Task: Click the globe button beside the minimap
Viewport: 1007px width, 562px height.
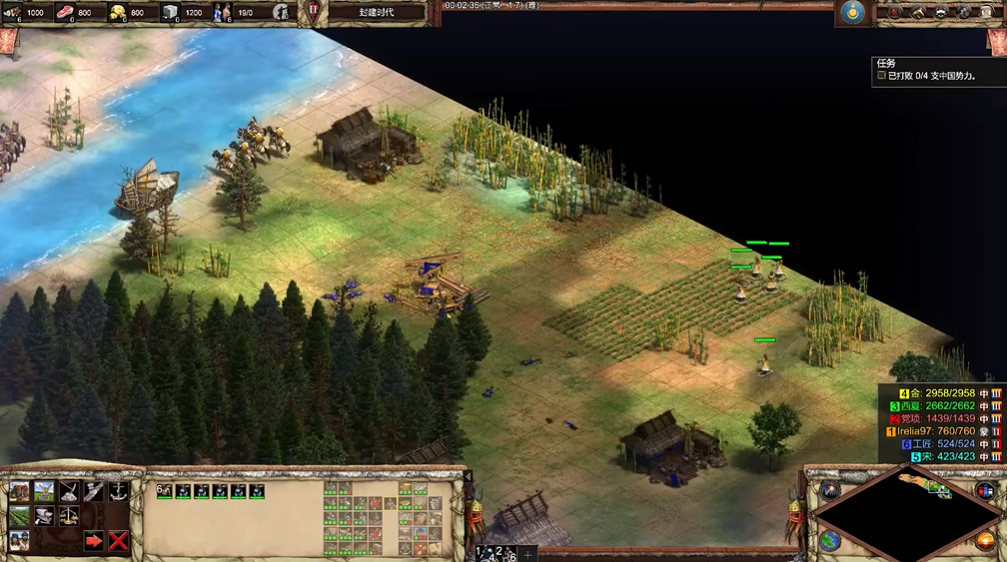Action: (x=830, y=541)
